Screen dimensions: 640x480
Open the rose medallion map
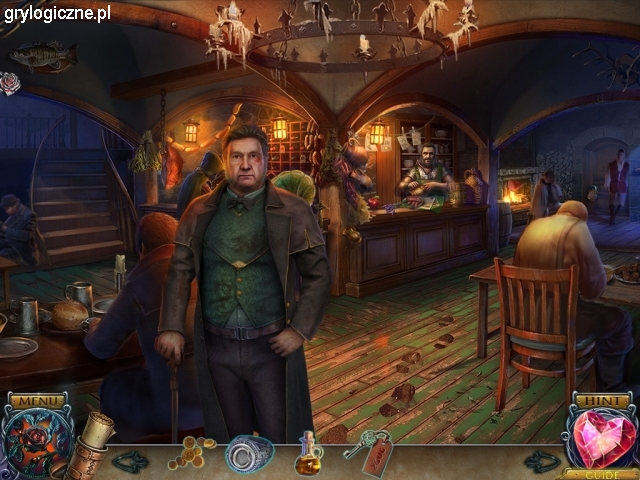tap(35, 446)
